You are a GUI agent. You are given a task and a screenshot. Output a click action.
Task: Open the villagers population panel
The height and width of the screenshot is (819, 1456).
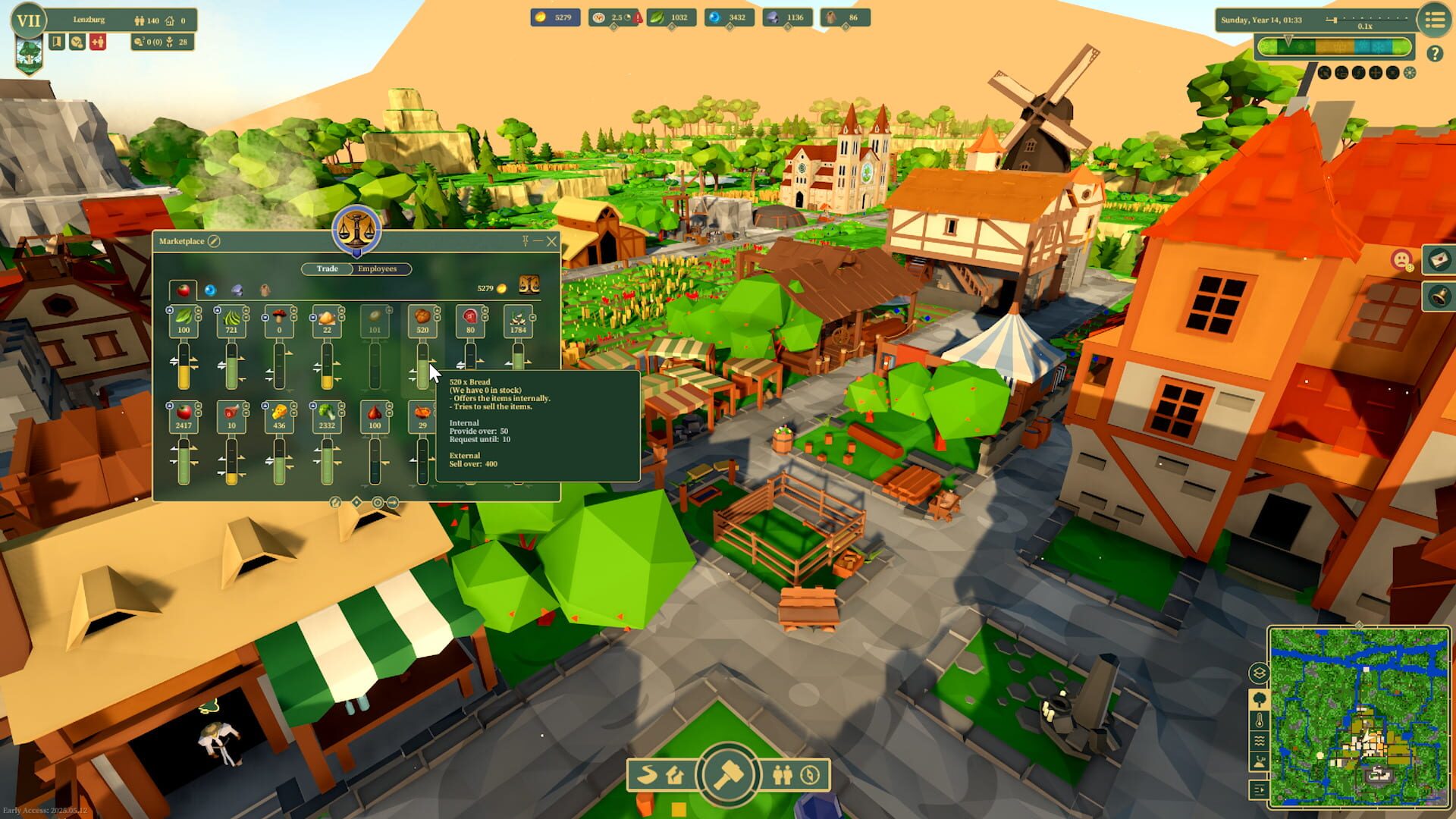point(782,775)
